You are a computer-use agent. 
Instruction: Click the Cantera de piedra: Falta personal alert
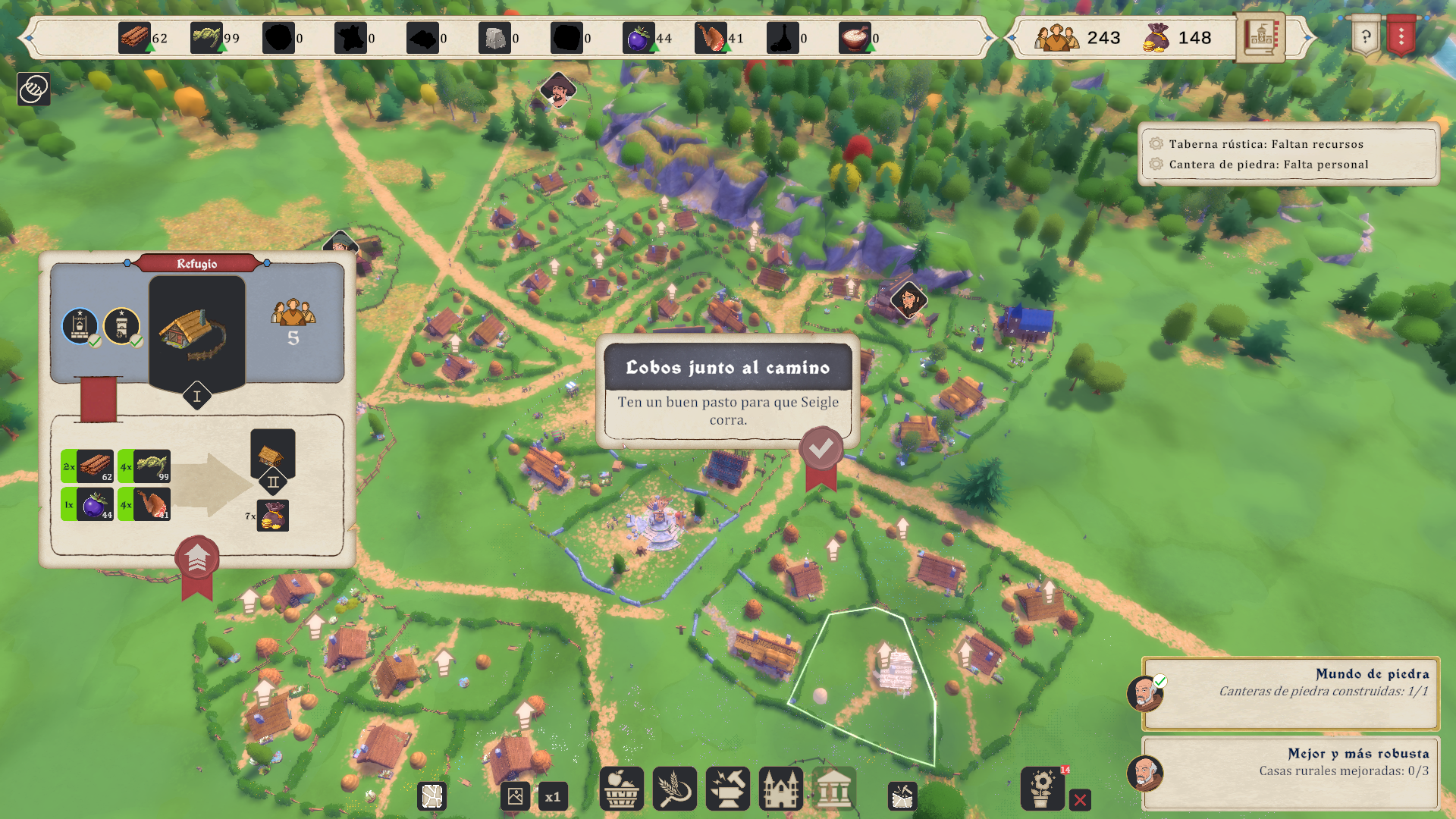[x=1268, y=165]
